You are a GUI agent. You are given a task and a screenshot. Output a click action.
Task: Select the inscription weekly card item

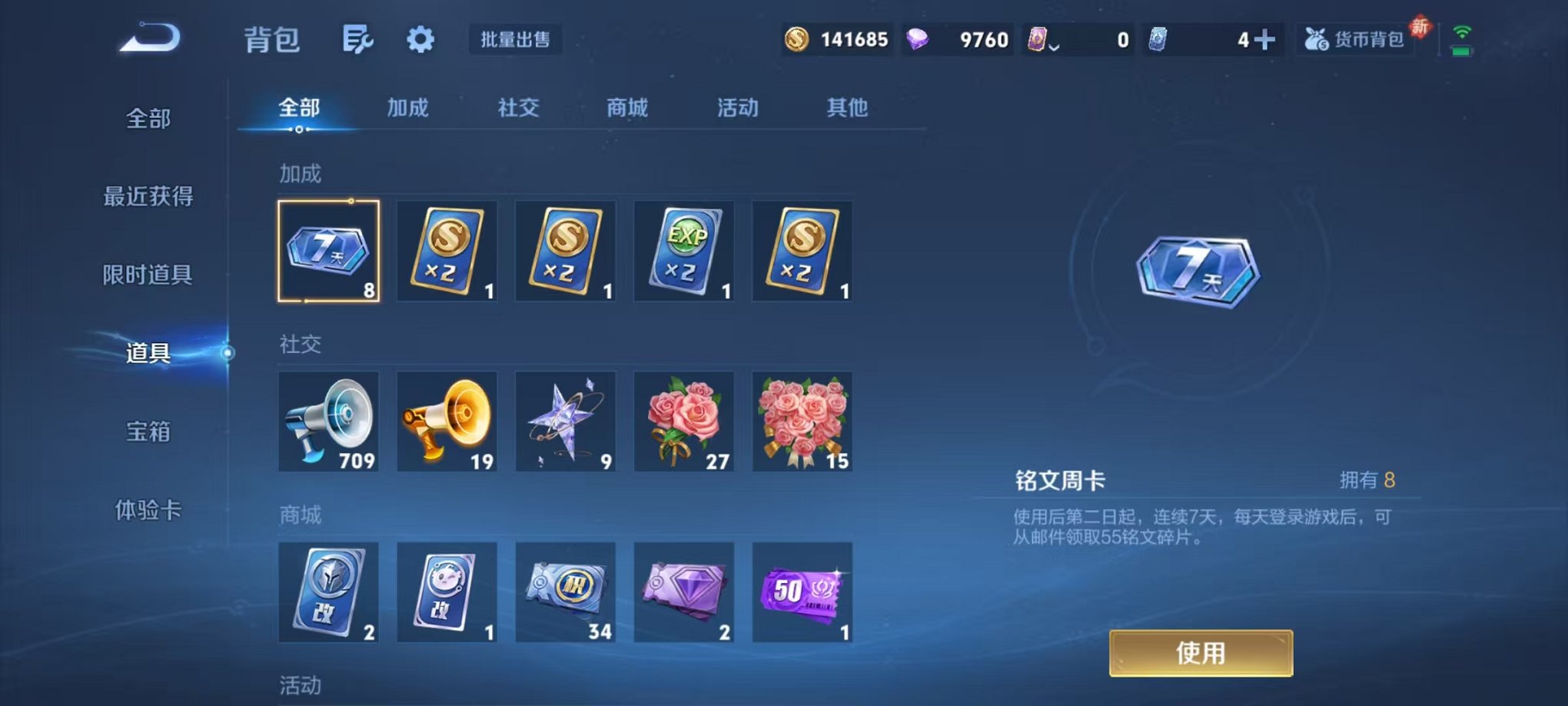coord(328,250)
